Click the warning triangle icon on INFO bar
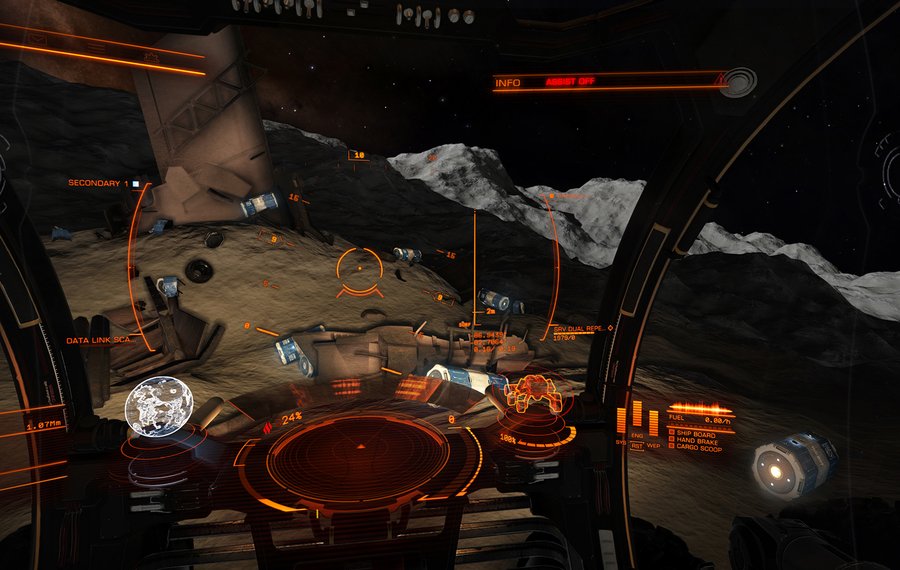 click(718, 77)
